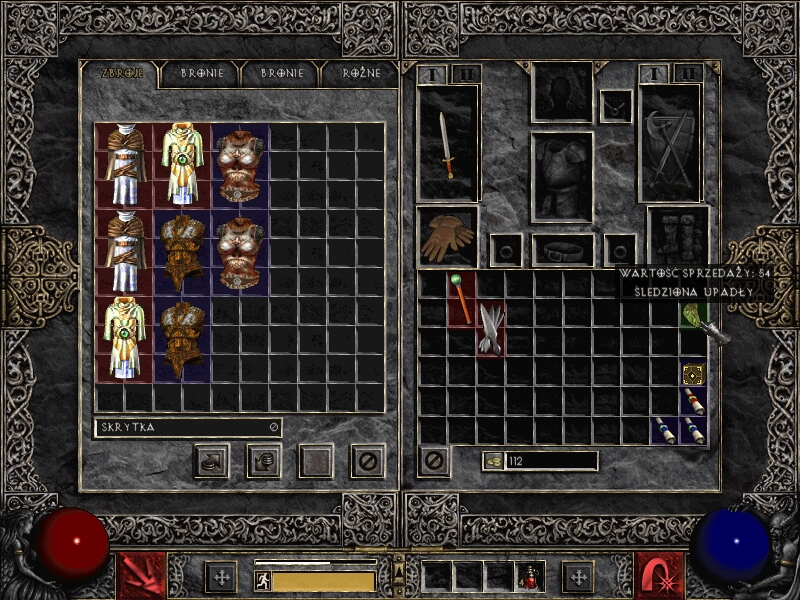
Task: Open the Różne shop tab
Action: pos(354,73)
